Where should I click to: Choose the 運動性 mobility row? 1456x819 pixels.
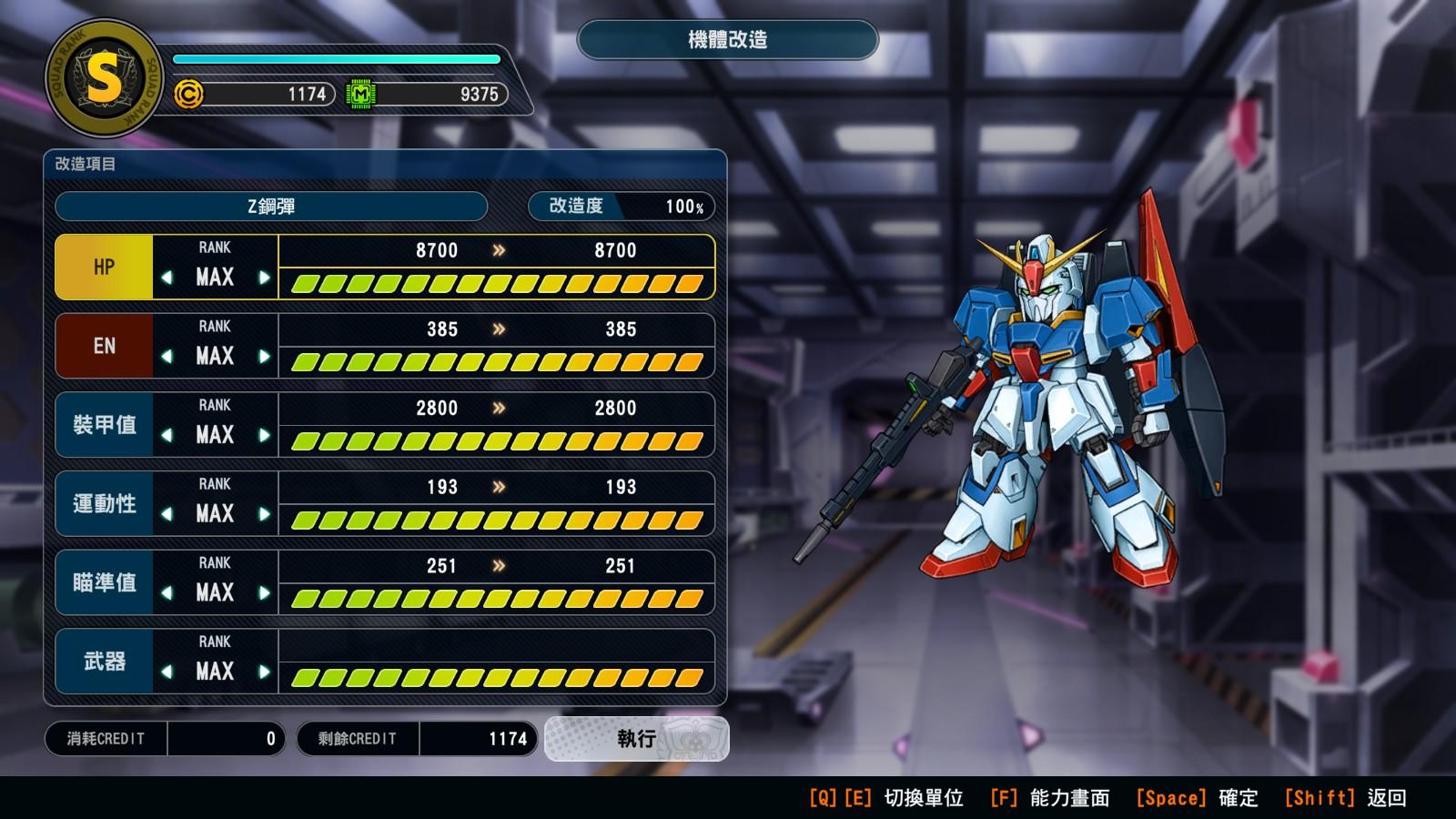[104, 503]
